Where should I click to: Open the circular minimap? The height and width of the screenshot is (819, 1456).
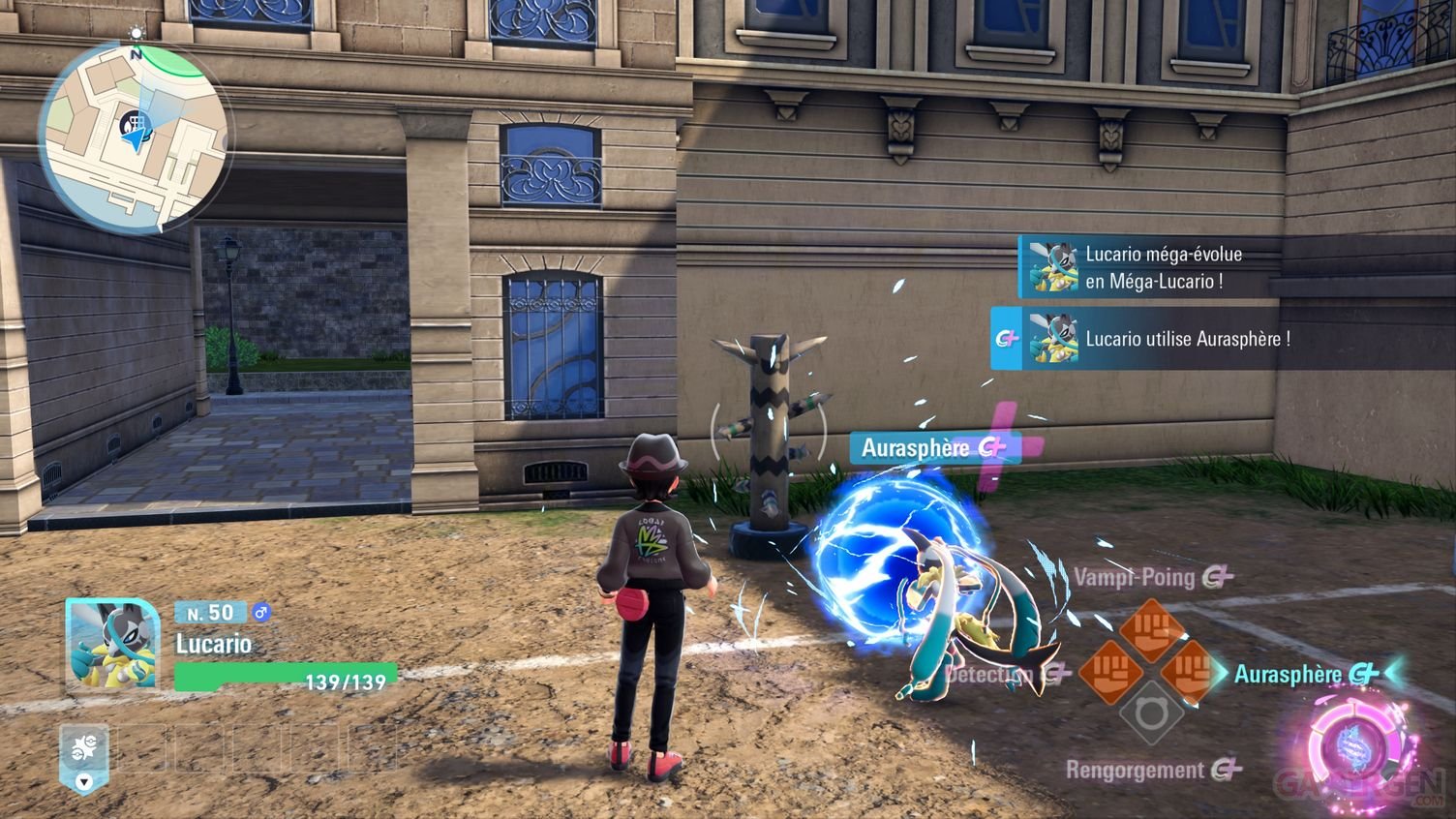point(134,136)
